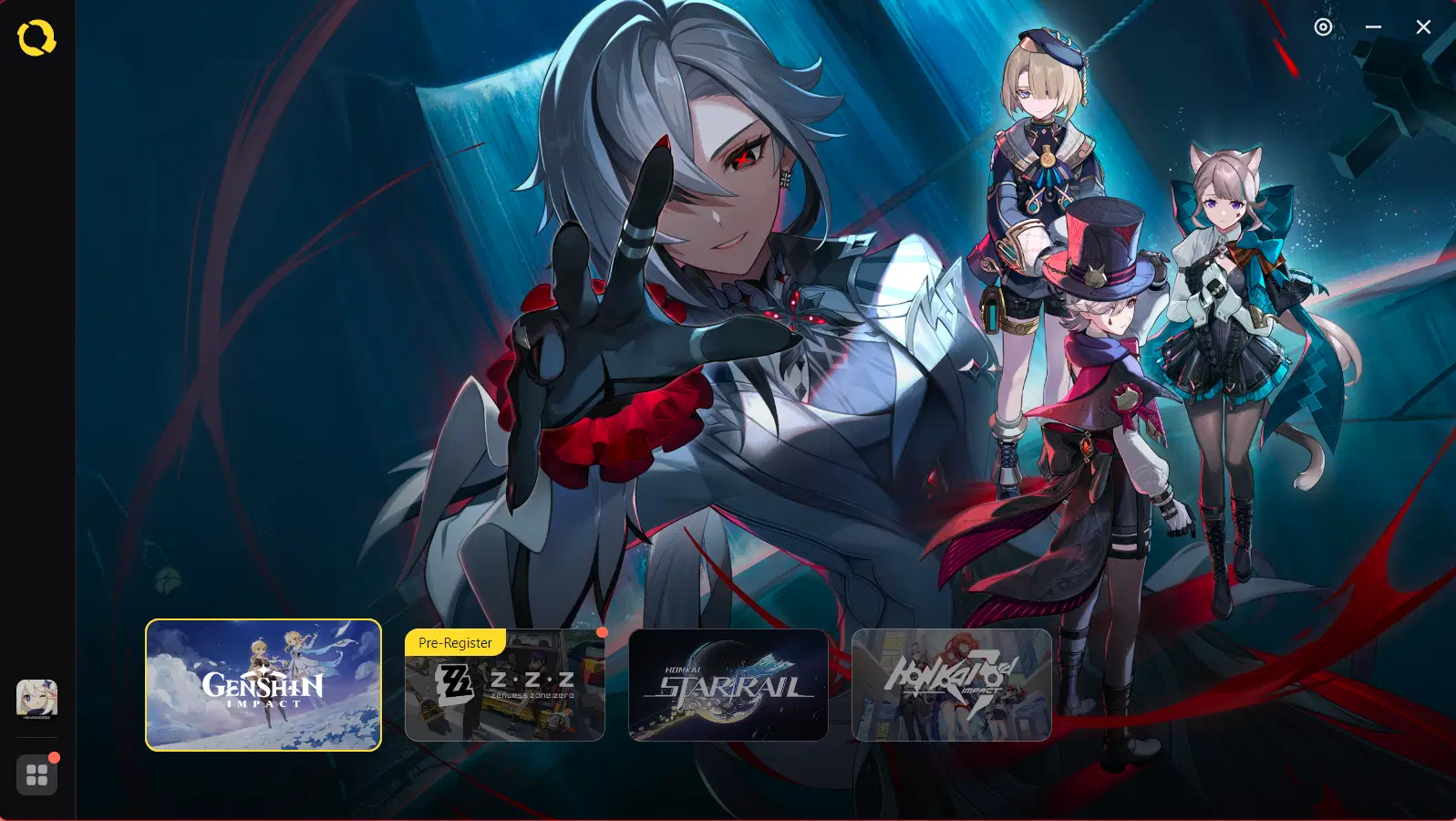
Task: Open the account panel via the avatar
Action: pos(37,698)
